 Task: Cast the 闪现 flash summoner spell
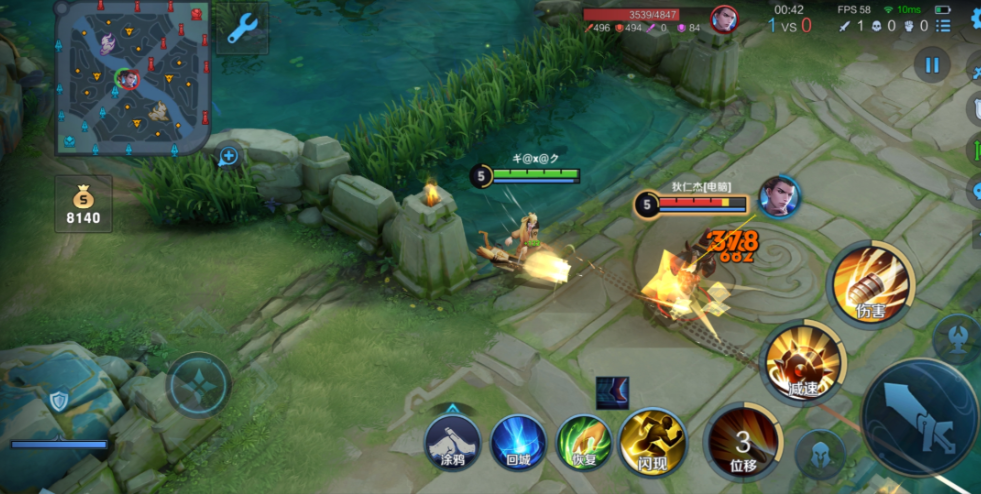tap(650, 440)
